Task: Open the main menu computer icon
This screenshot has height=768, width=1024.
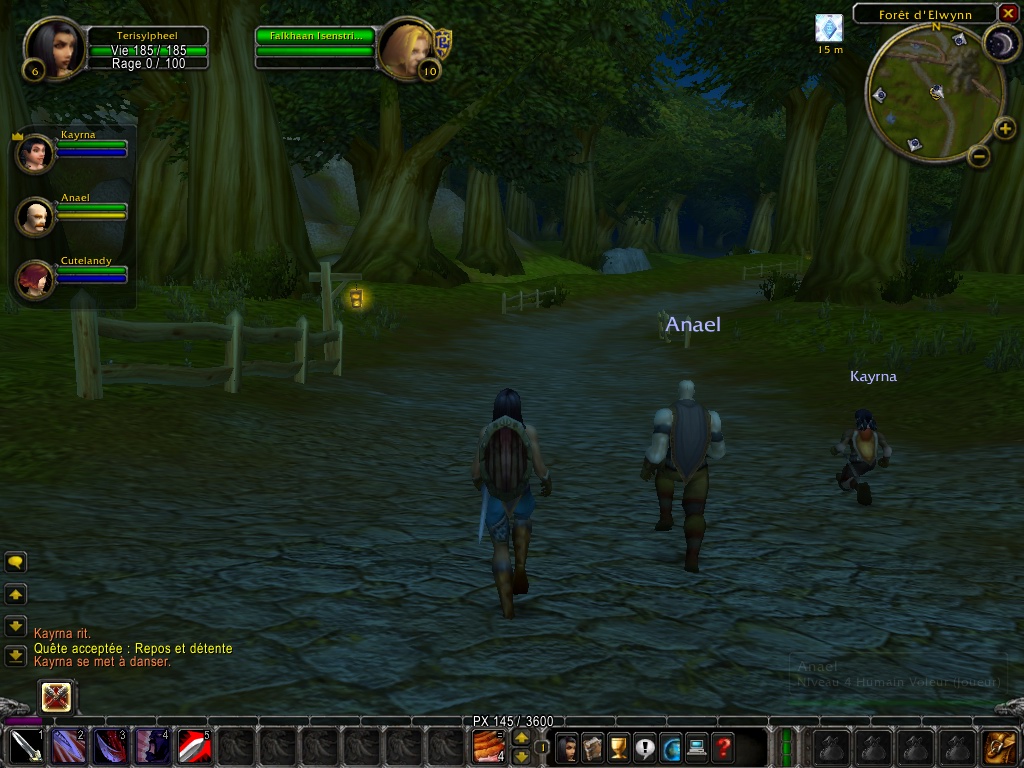Action: click(697, 747)
